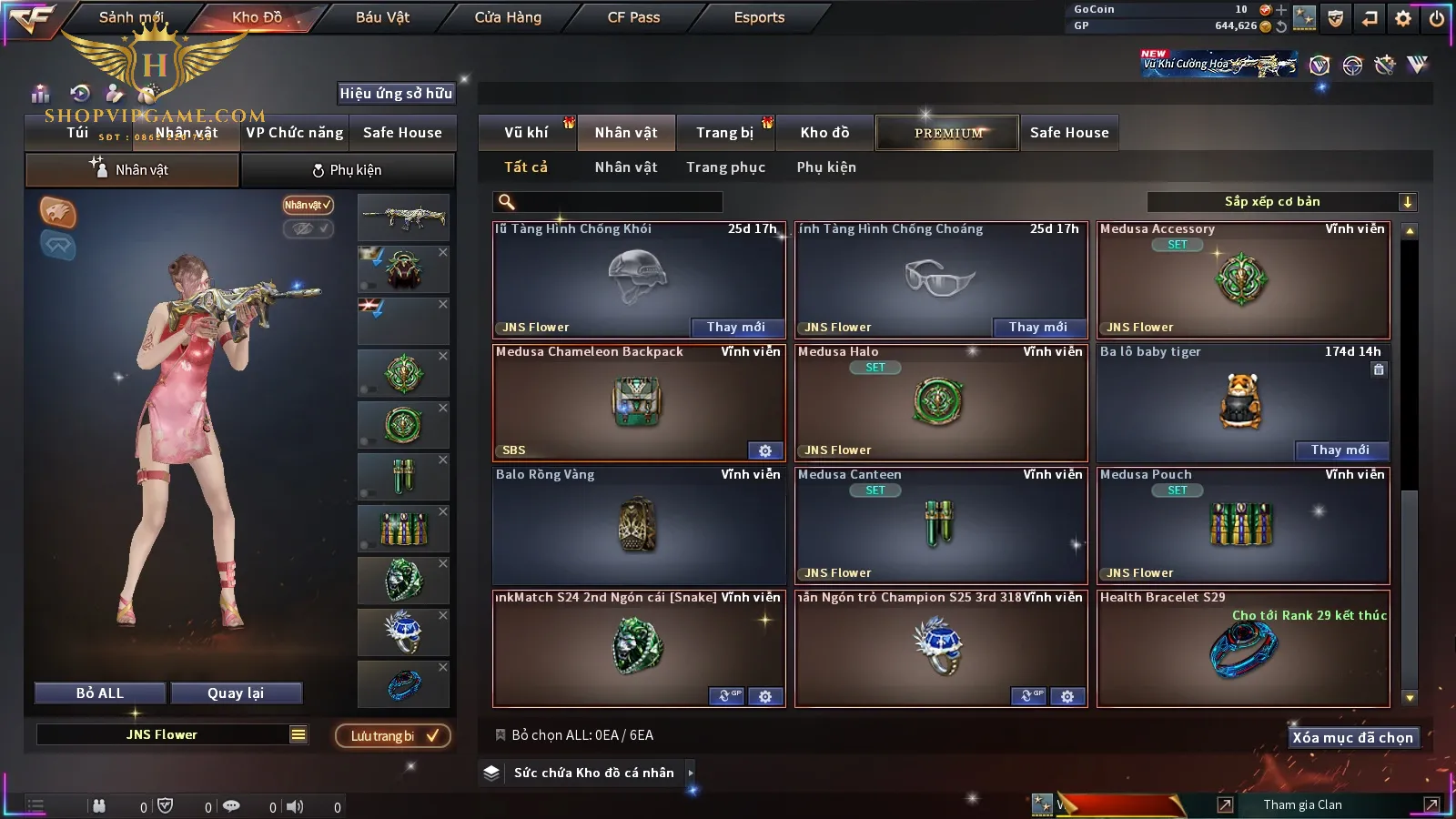Viewport: 1456px width, 819px height.
Task: Open the Báu Vật menu
Action: pyautogui.click(x=382, y=17)
